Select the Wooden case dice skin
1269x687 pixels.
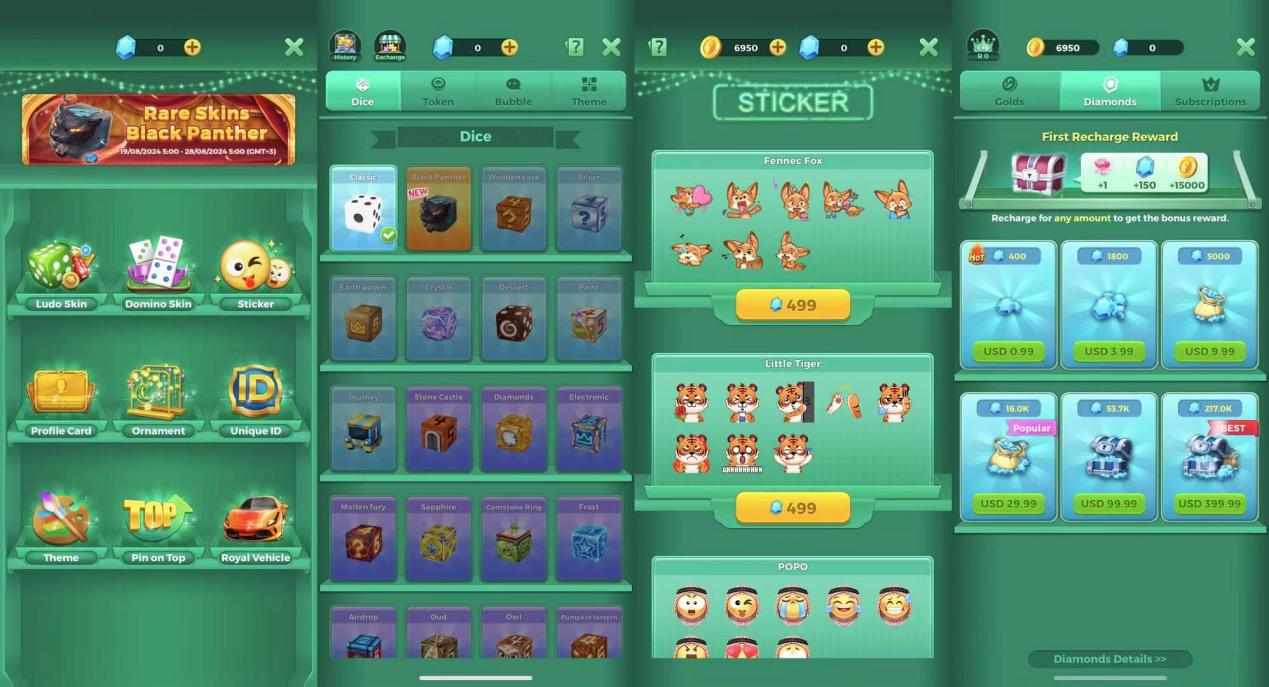pos(513,209)
